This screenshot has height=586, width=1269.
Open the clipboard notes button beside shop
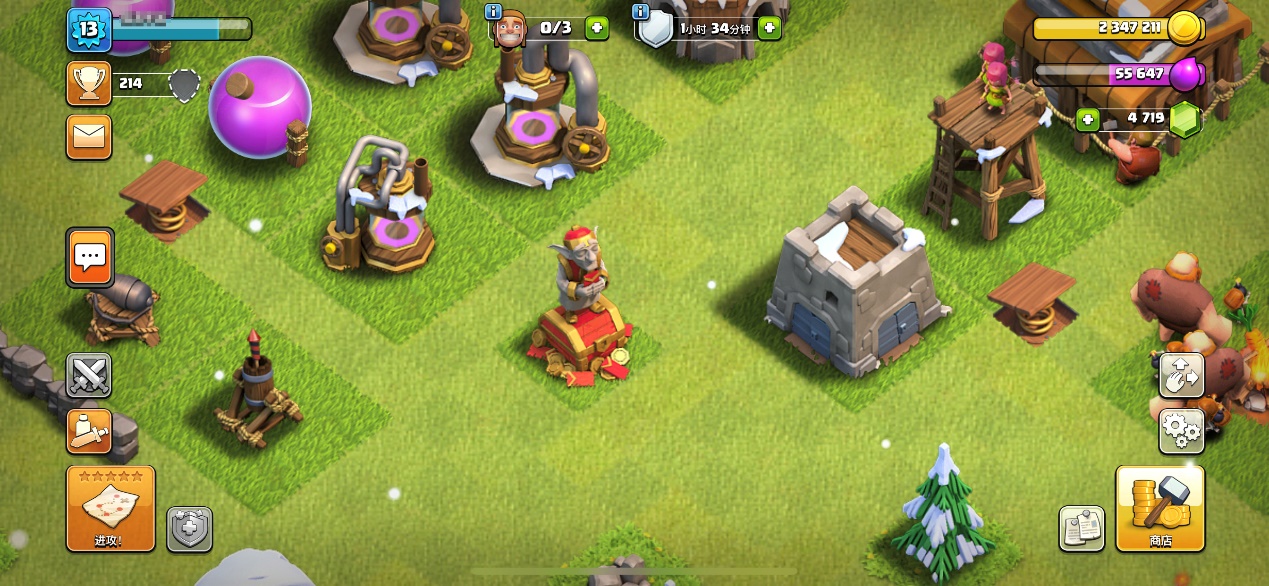pos(1081,528)
